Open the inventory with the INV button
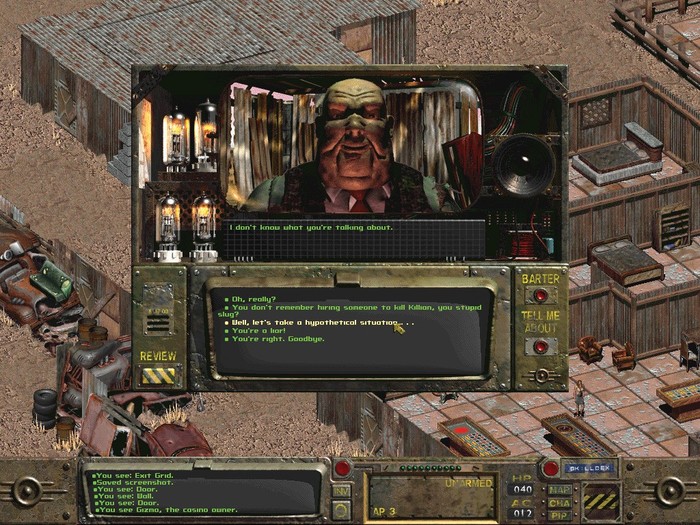Viewport: 700px width, 525px height. point(340,491)
